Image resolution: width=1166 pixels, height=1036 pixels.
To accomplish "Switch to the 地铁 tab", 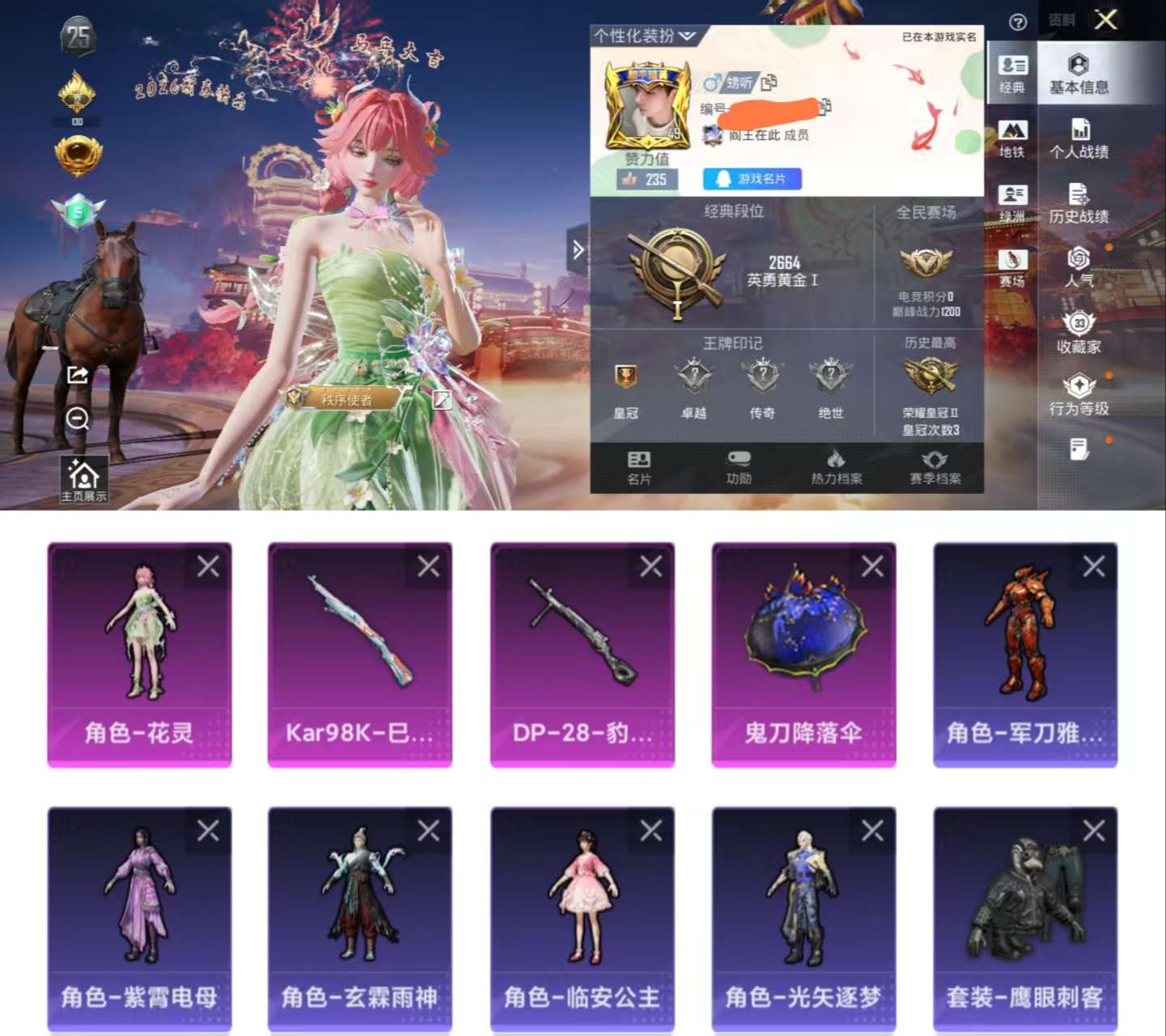I will point(1012,134).
